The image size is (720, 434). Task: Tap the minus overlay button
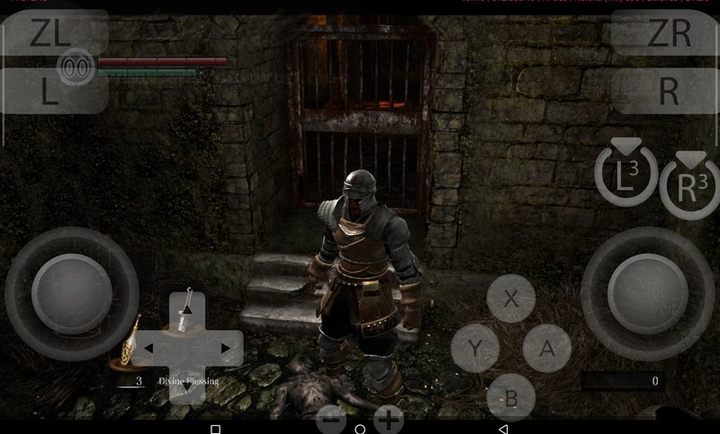pyautogui.click(x=331, y=419)
